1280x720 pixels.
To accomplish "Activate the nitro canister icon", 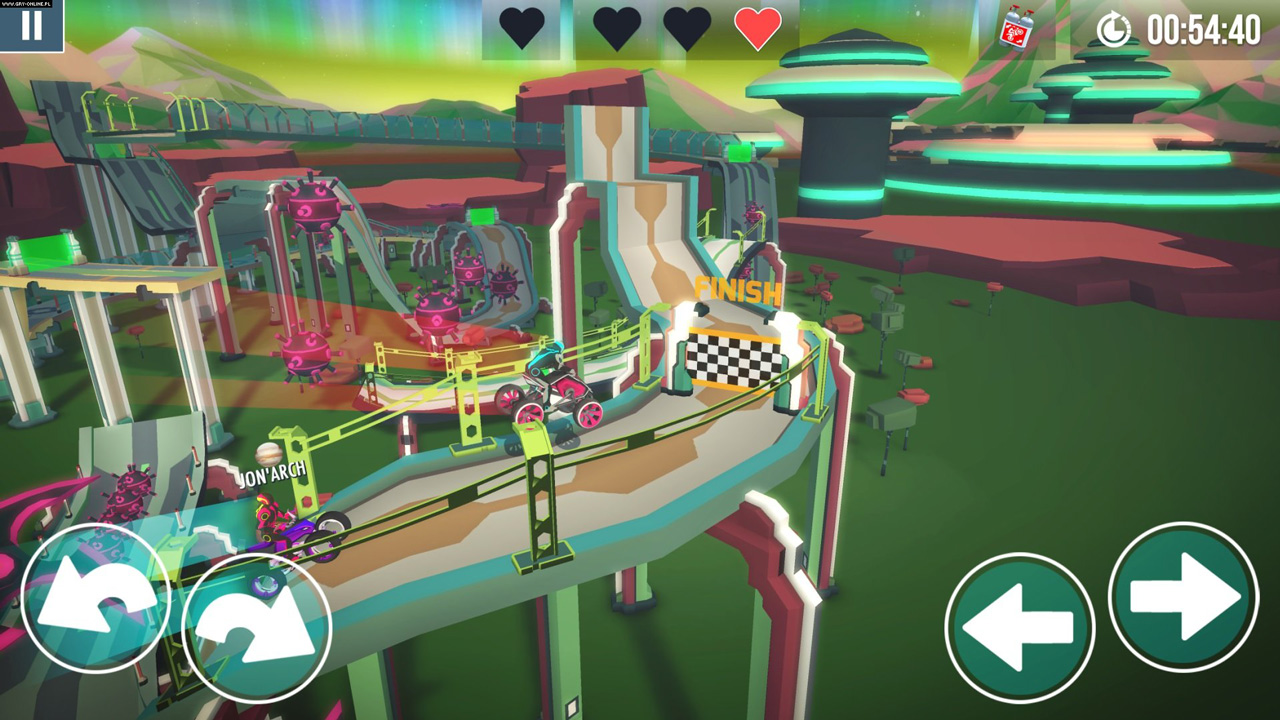I will pyautogui.click(x=1017, y=28).
